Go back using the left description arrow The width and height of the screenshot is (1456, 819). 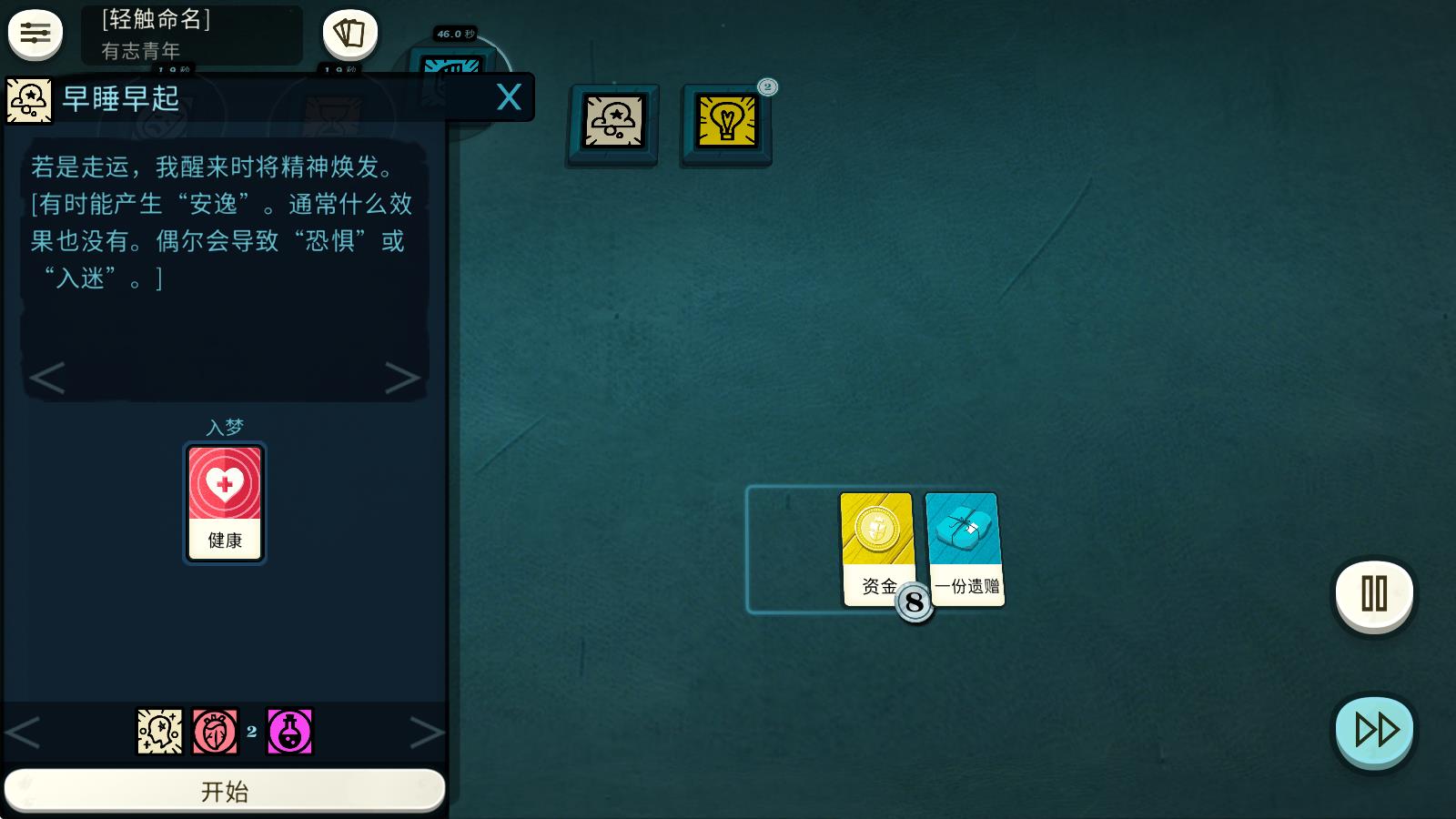(47, 379)
